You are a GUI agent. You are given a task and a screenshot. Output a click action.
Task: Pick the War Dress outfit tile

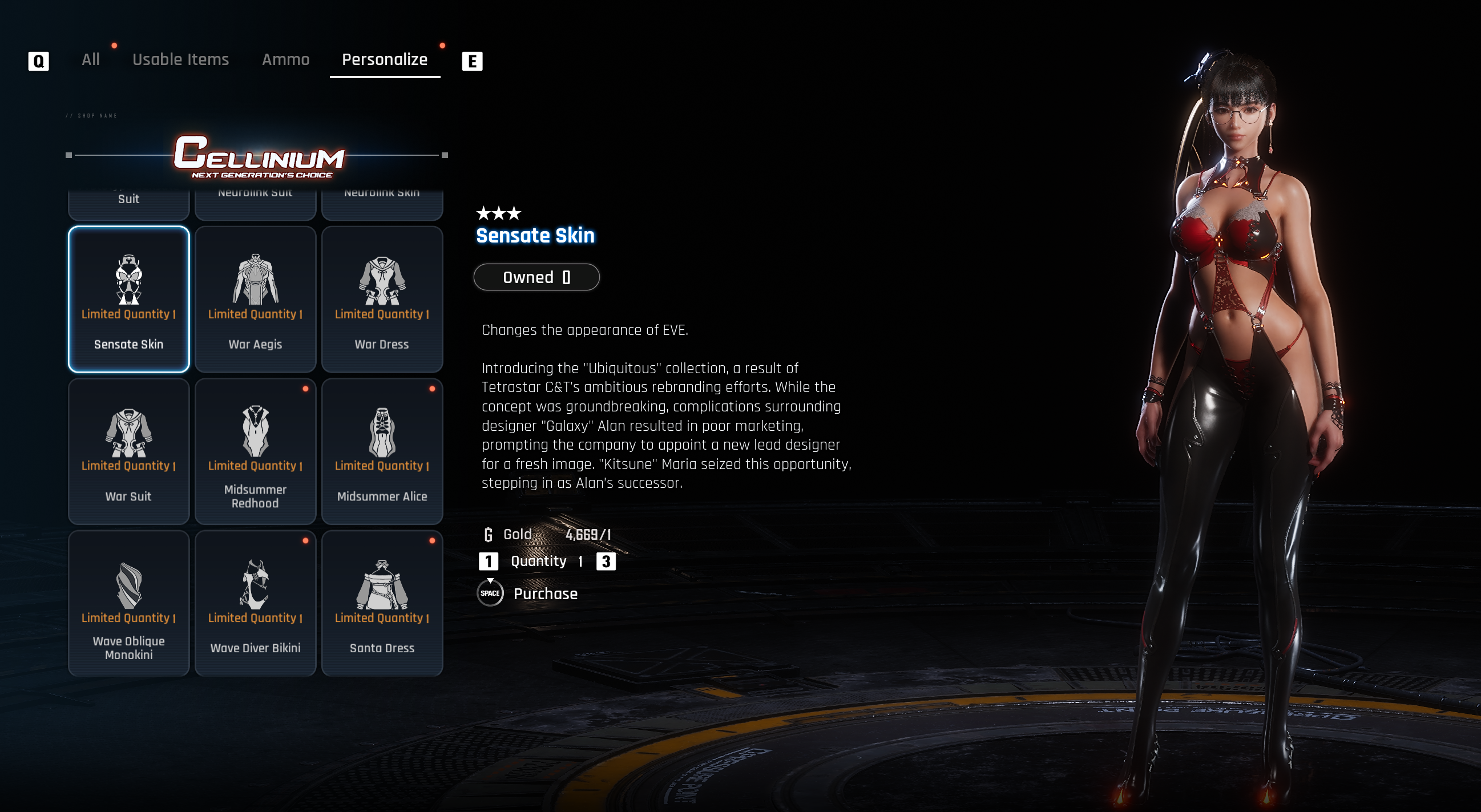tap(382, 300)
